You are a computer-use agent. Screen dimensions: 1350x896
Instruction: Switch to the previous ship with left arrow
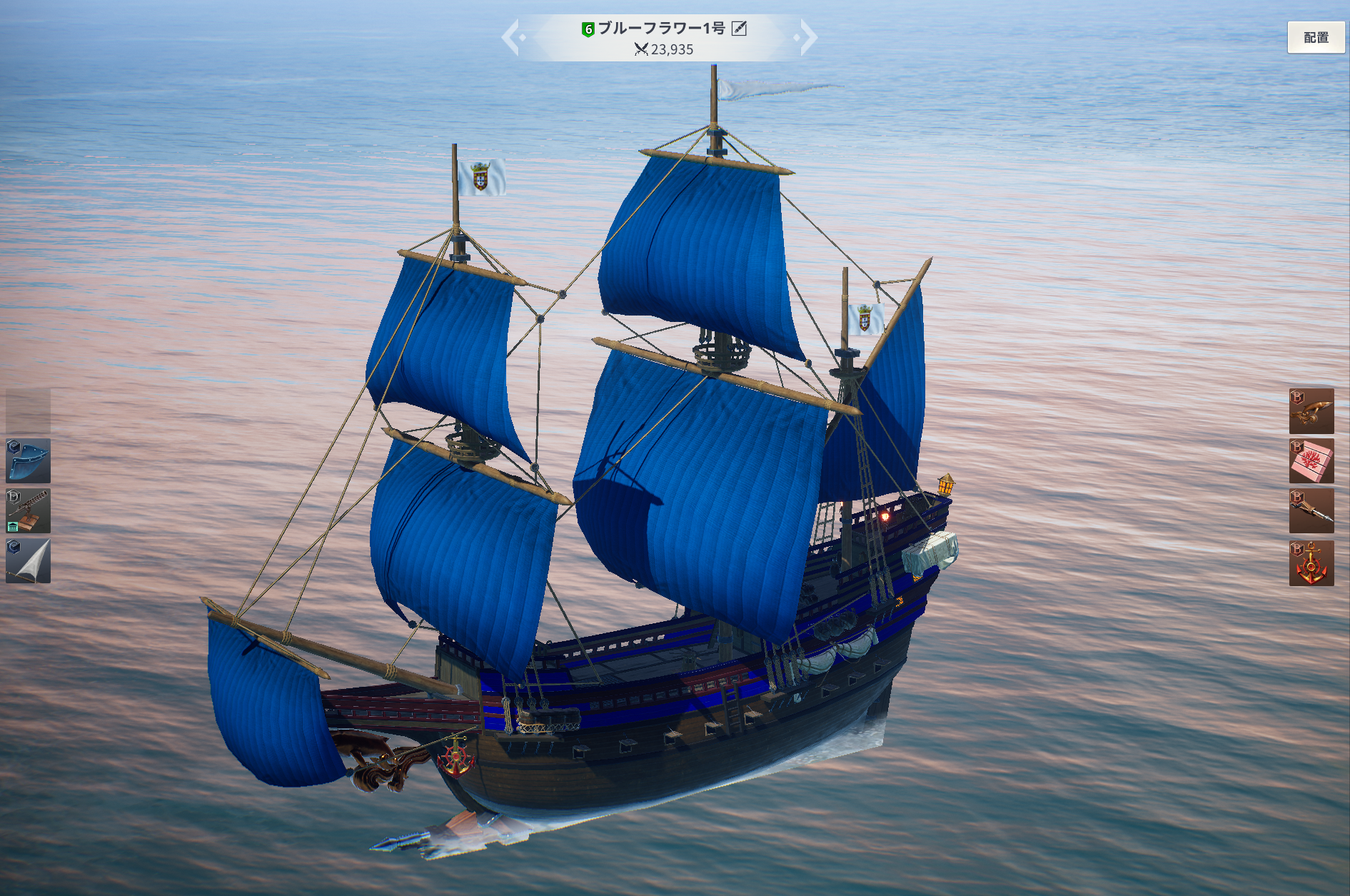[511, 37]
